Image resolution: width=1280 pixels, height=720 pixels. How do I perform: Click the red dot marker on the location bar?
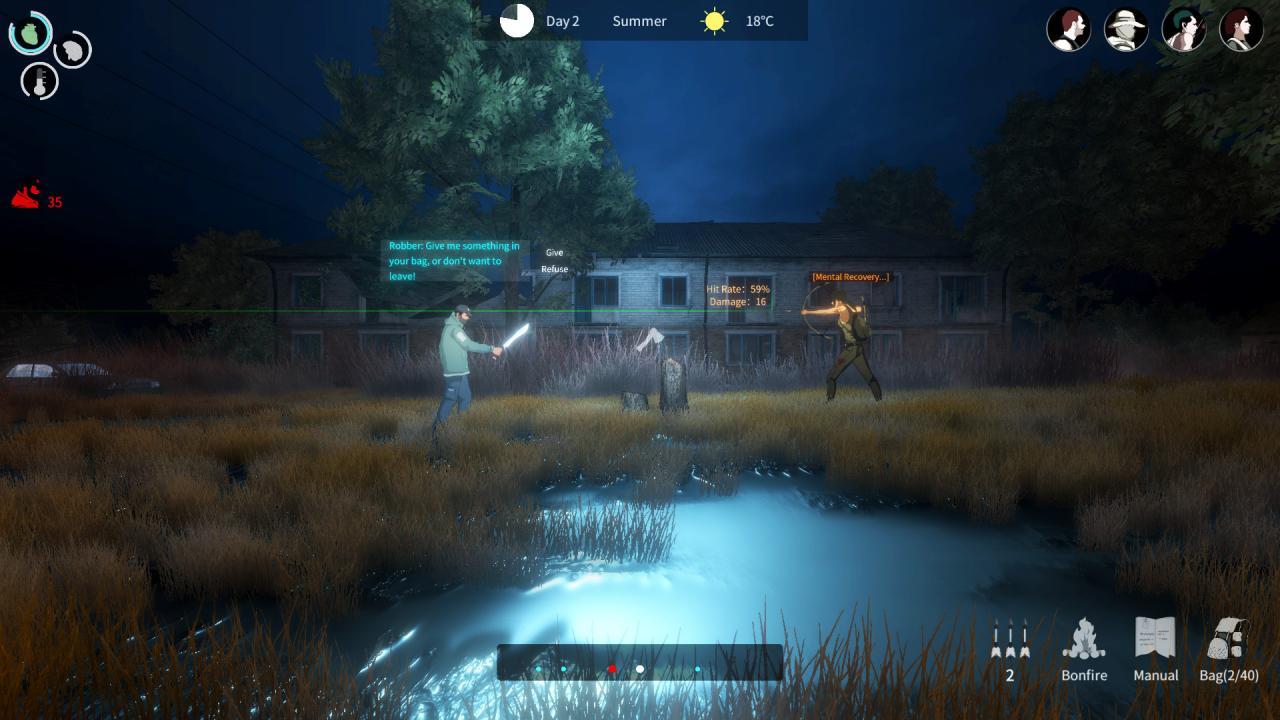coord(611,667)
